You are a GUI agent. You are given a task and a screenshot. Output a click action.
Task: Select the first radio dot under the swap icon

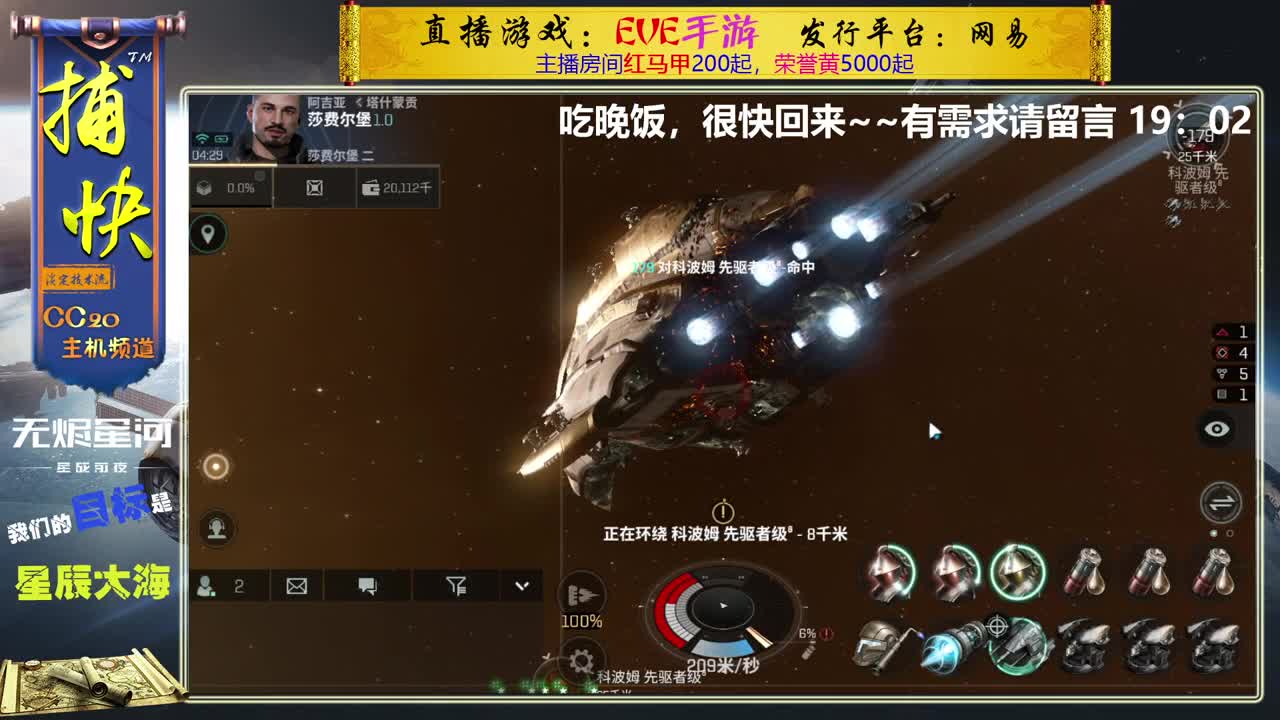point(1213,532)
